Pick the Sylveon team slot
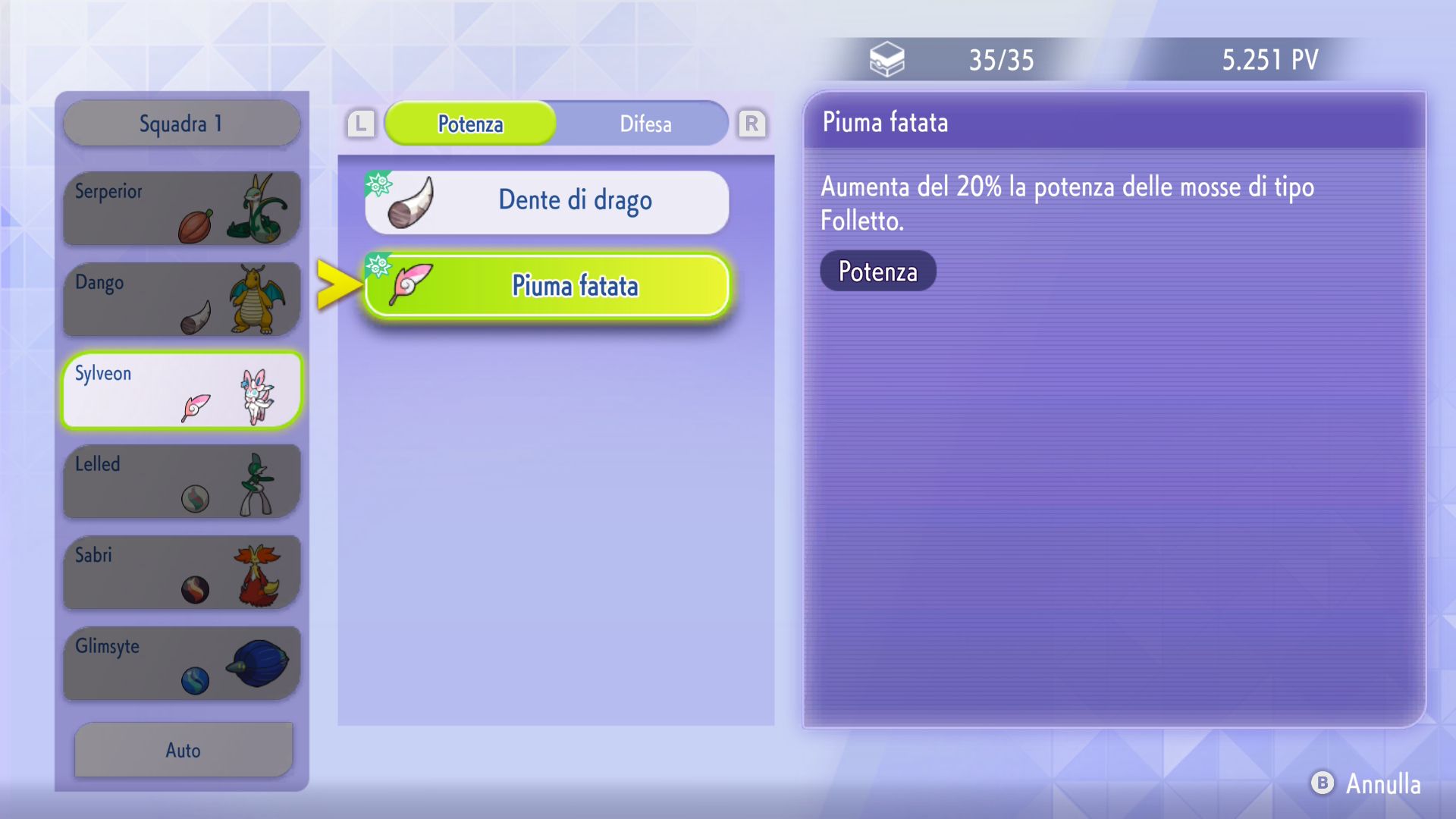1456x819 pixels. [181, 390]
